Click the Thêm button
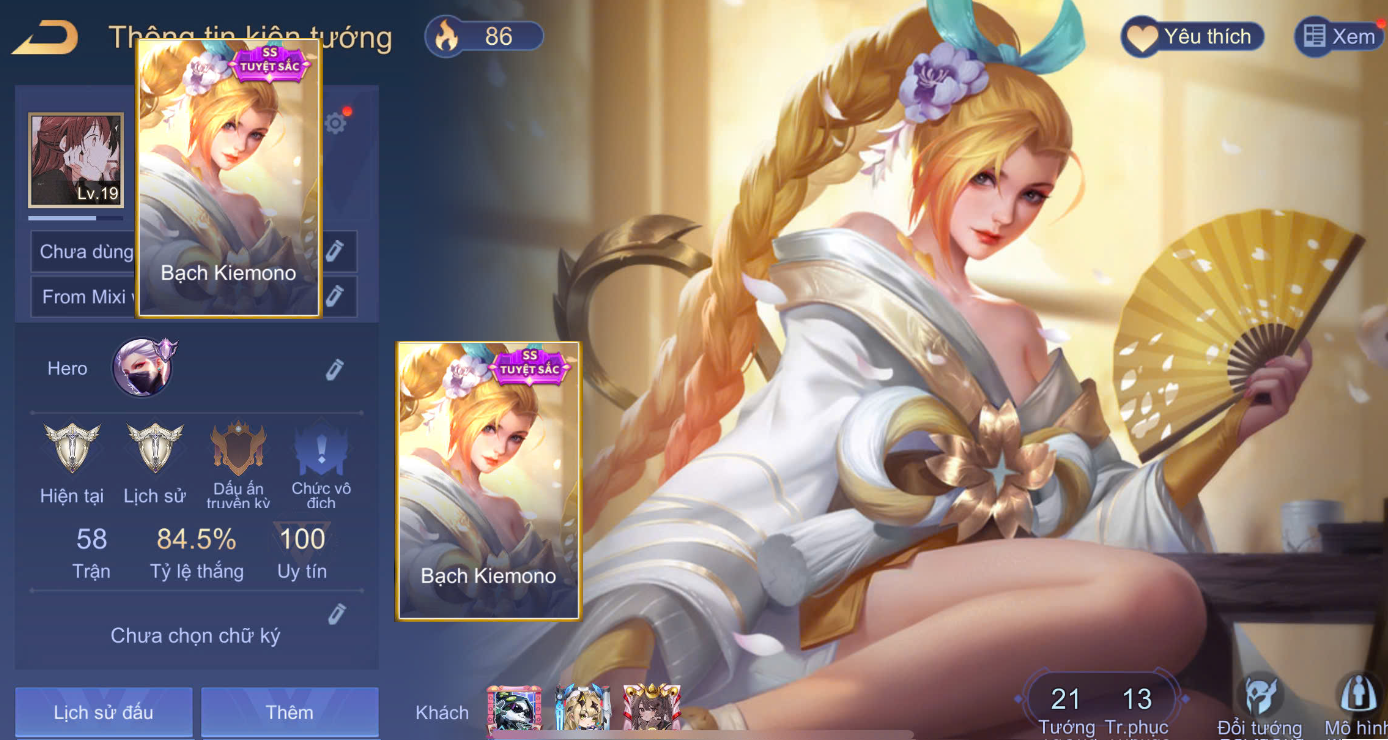Image resolution: width=1388 pixels, height=740 pixels. click(289, 712)
